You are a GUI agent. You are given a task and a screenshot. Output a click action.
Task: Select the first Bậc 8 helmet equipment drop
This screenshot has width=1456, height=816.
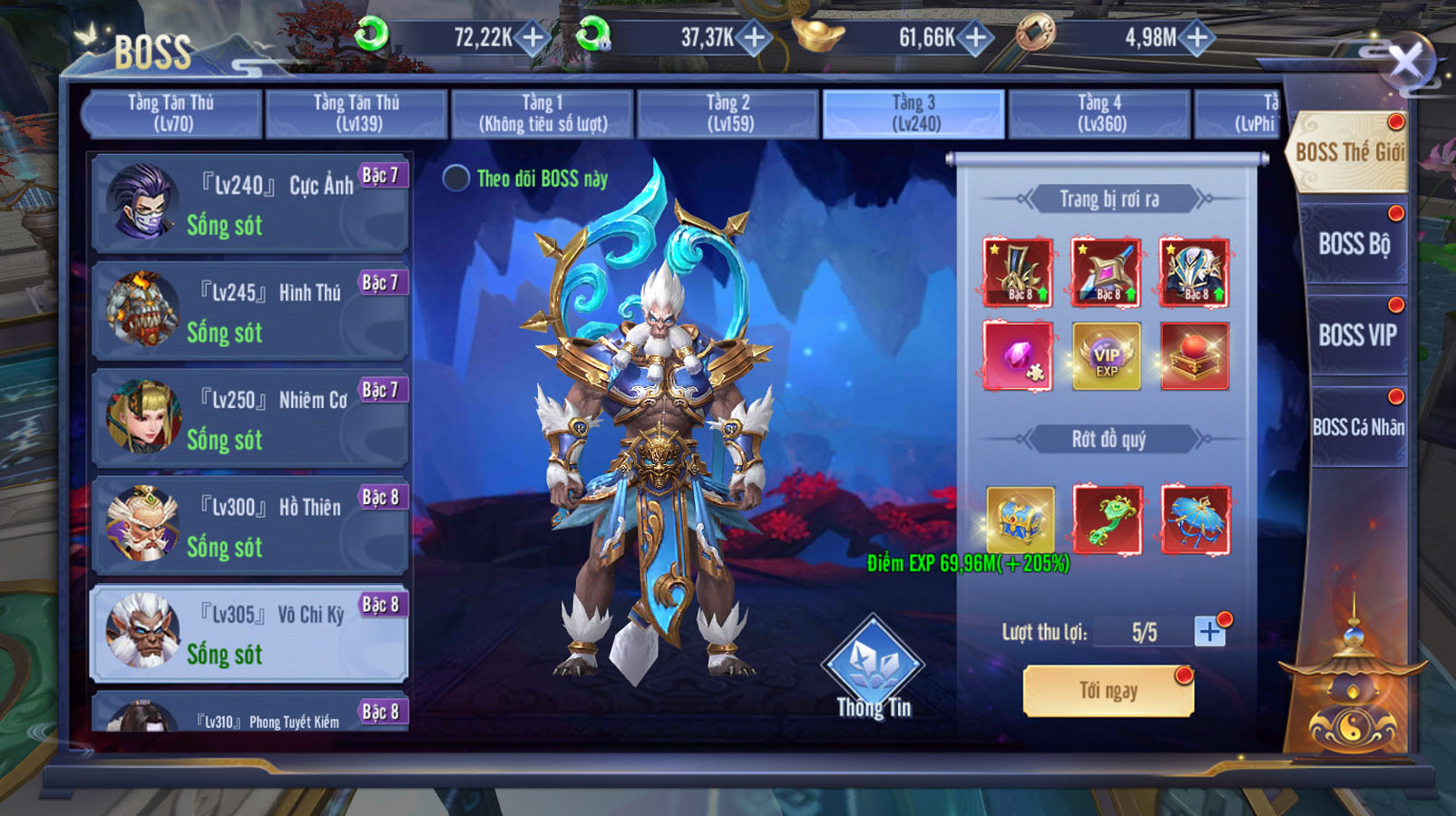pyautogui.click(x=1016, y=271)
